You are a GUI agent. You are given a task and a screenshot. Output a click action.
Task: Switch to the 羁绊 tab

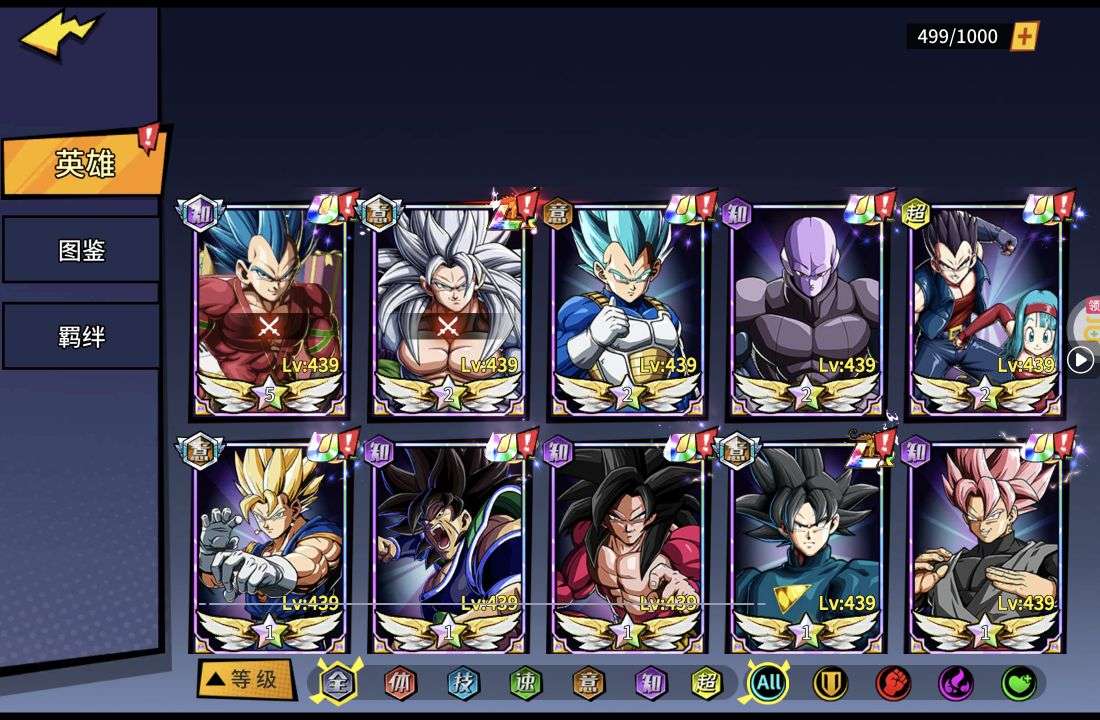click(x=81, y=337)
